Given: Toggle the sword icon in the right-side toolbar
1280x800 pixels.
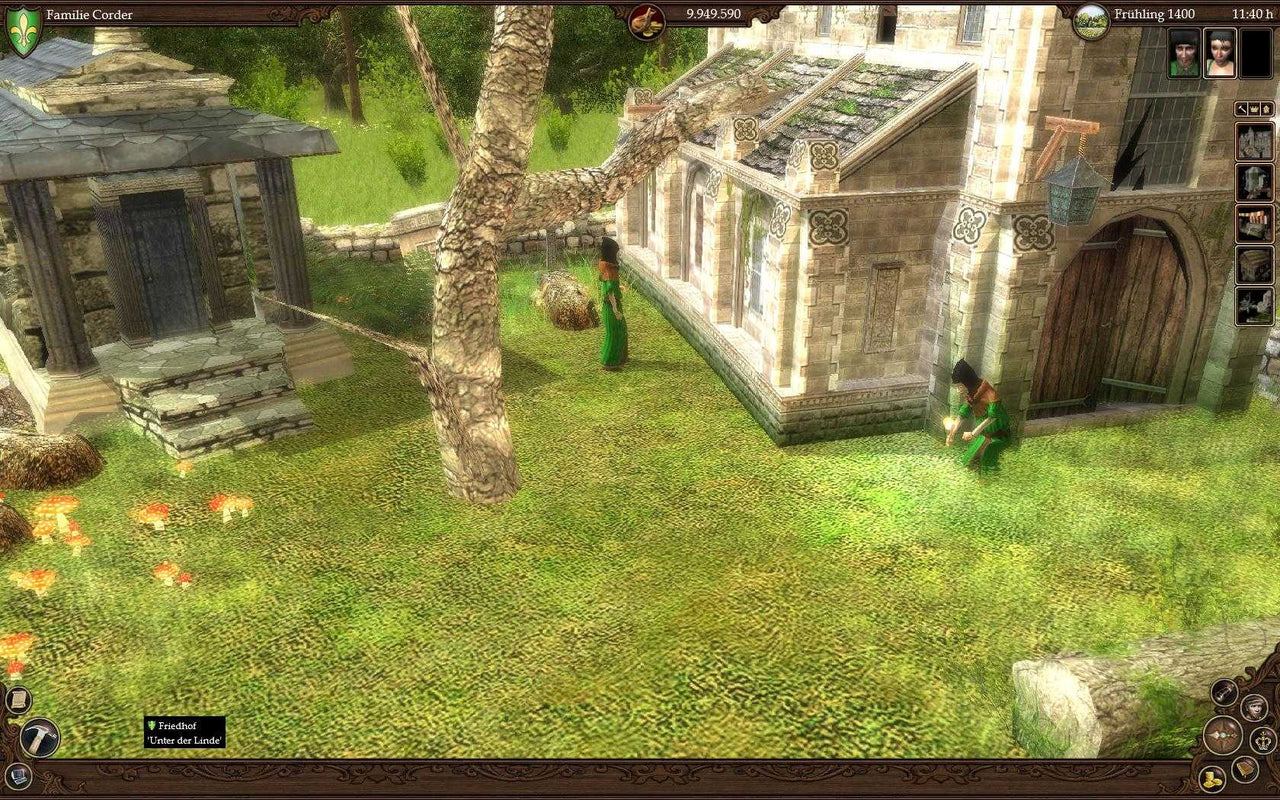Looking at the screenshot, I should tap(1241, 108).
